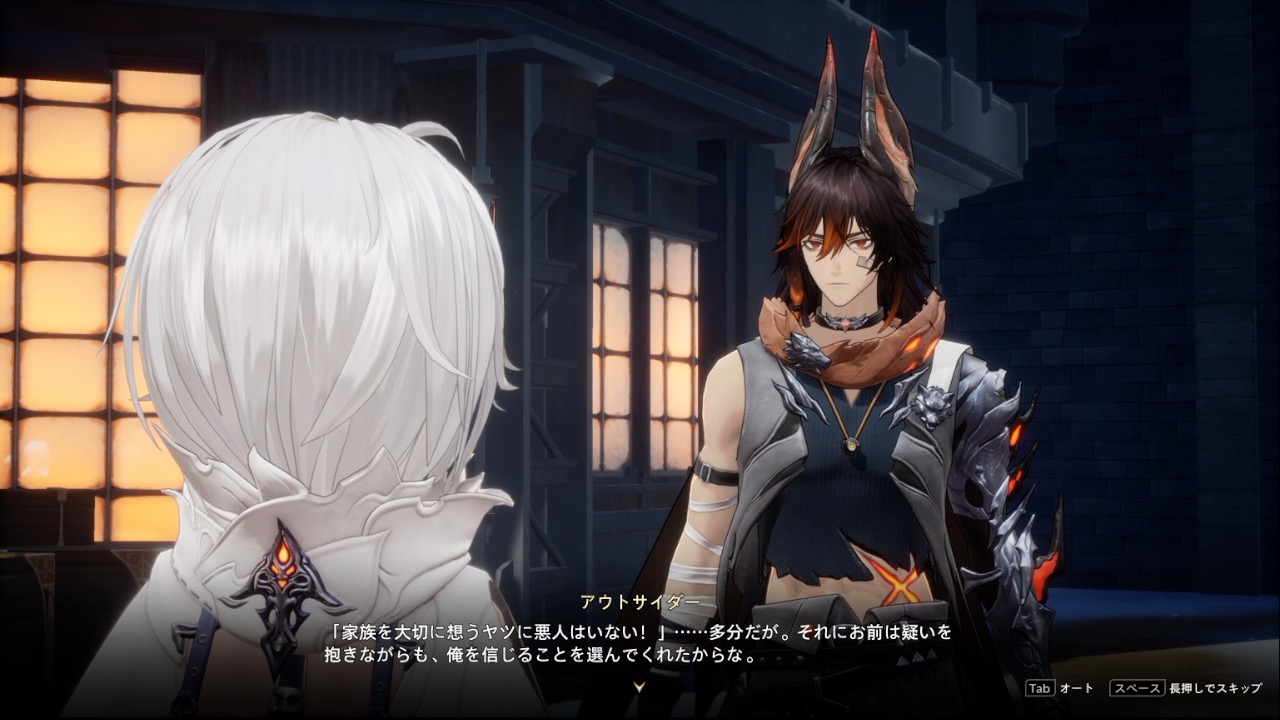The image size is (1280, 720).
Task: Click the continue arrow below the dialogue
Action: pos(640,686)
